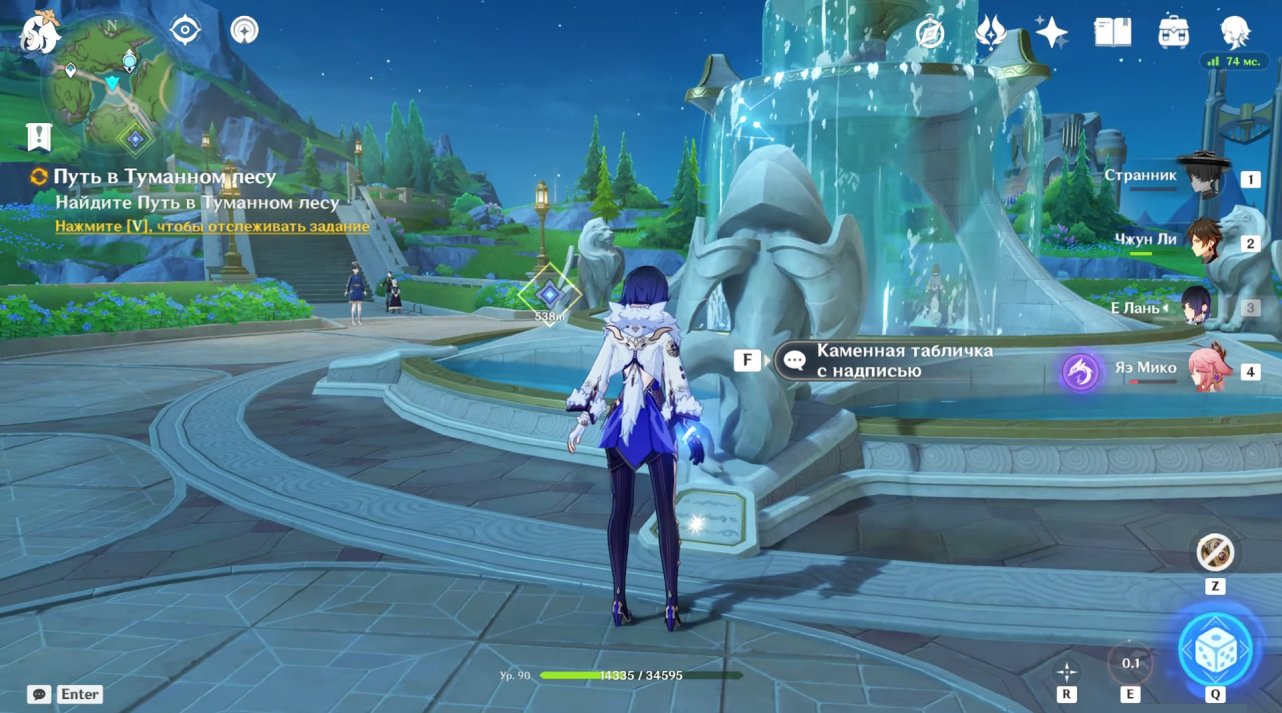Screen dimensions: 1282x713
Task: Open the circular minimap
Action: point(109,84)
